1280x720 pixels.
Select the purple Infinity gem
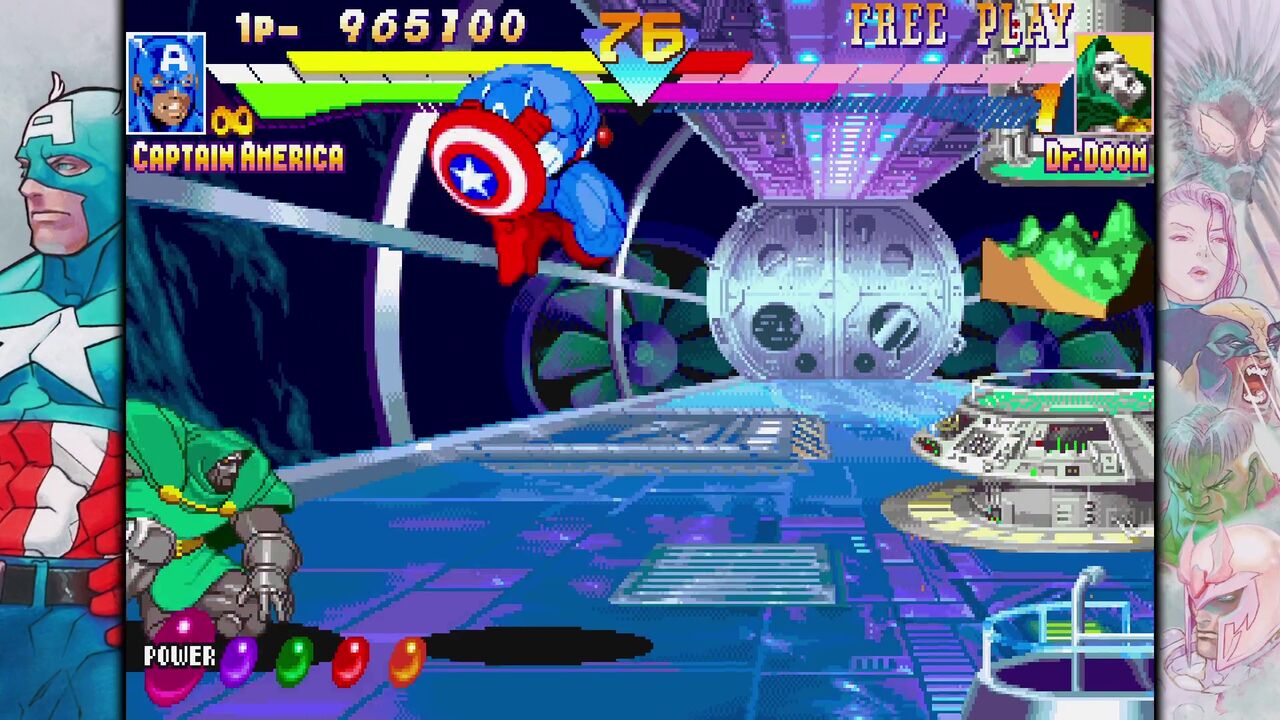tap(238, 661)
